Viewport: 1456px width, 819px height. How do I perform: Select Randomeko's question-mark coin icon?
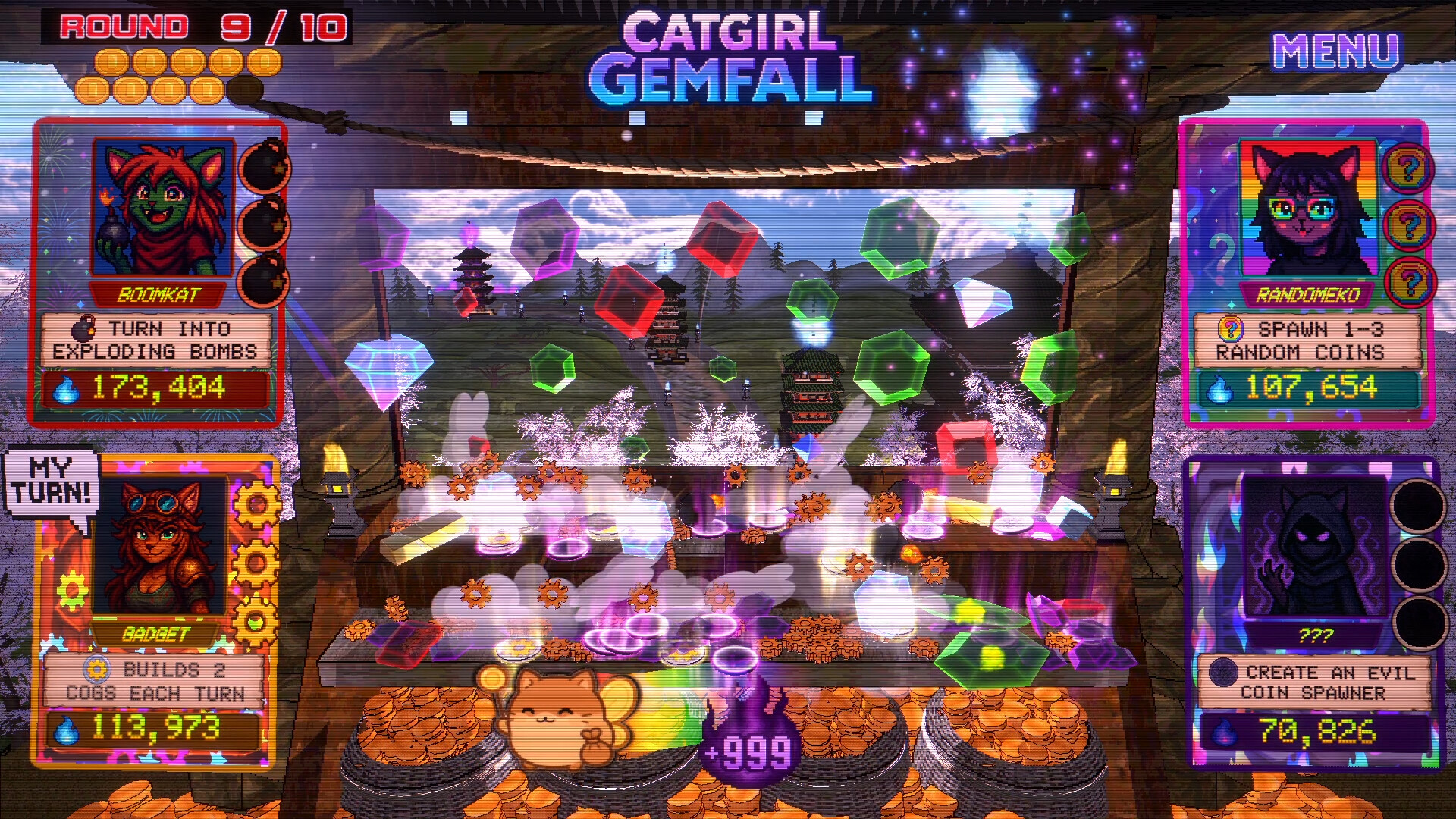(x=1231, y=328)
